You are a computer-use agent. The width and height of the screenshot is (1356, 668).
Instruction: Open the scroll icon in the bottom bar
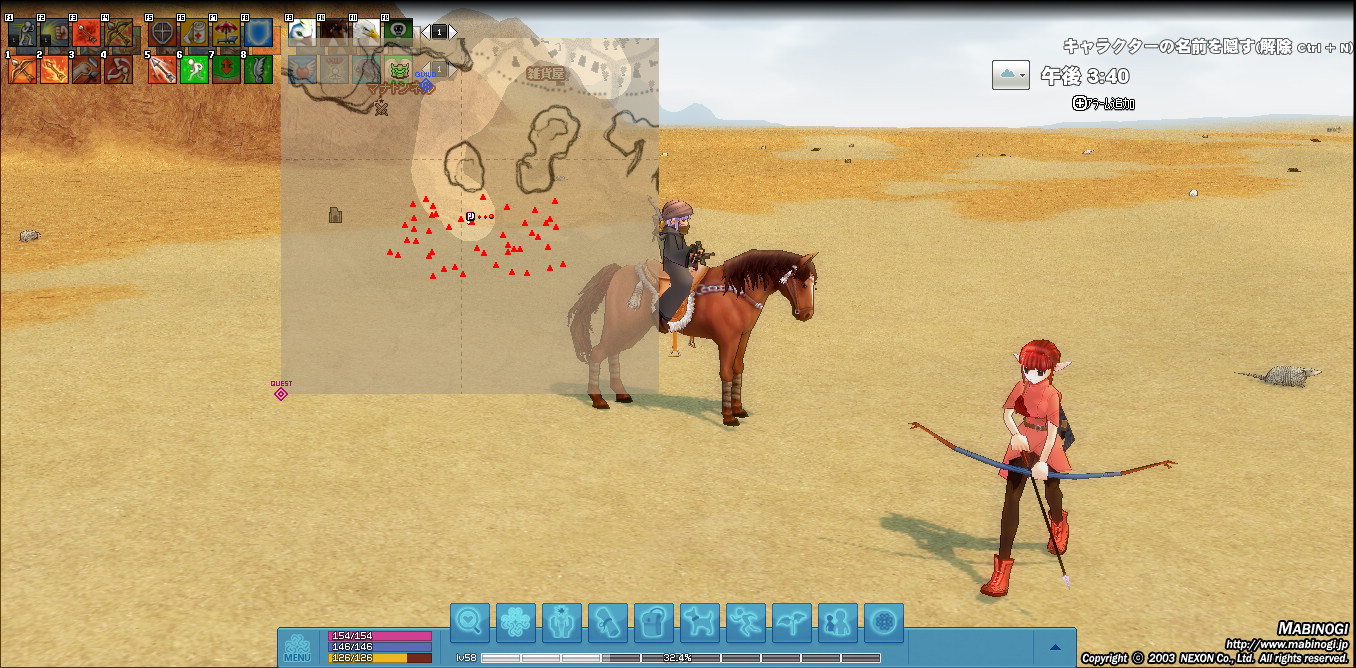607,623
